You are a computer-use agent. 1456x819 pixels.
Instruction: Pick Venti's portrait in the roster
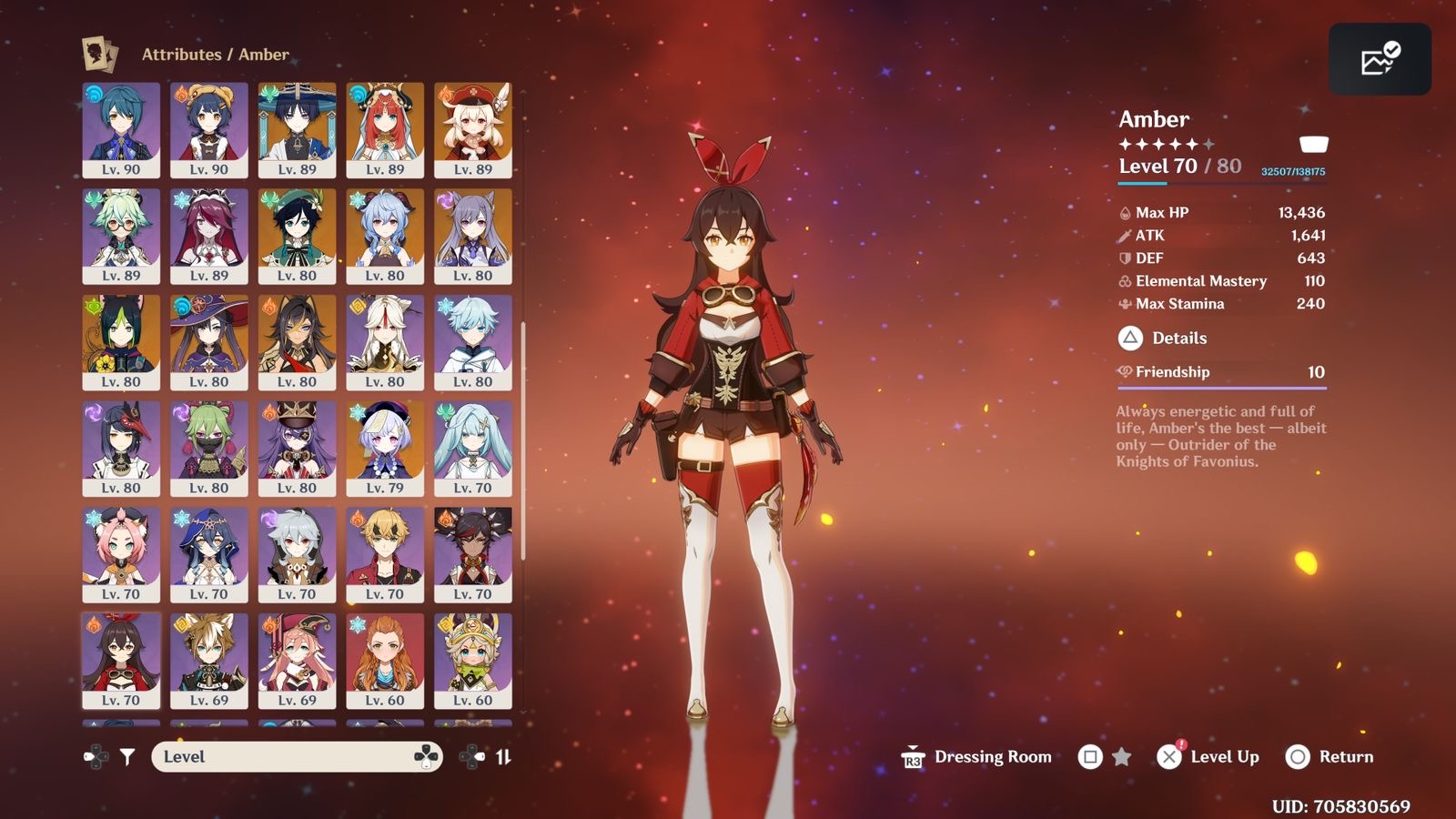297,236
